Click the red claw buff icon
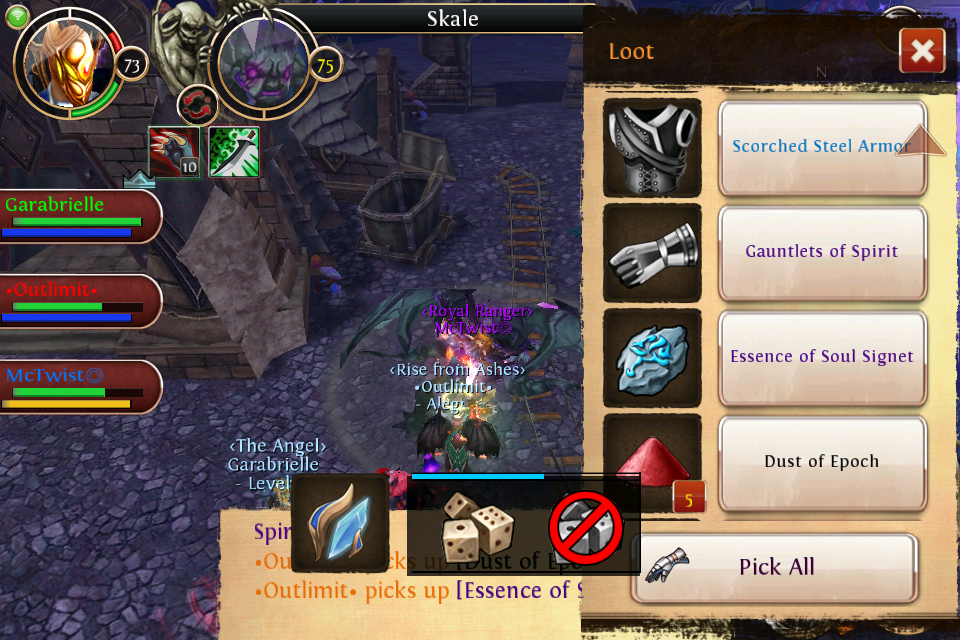Image resolution: width=960 pixels, height=640 pixels. (x=174, y=152)
